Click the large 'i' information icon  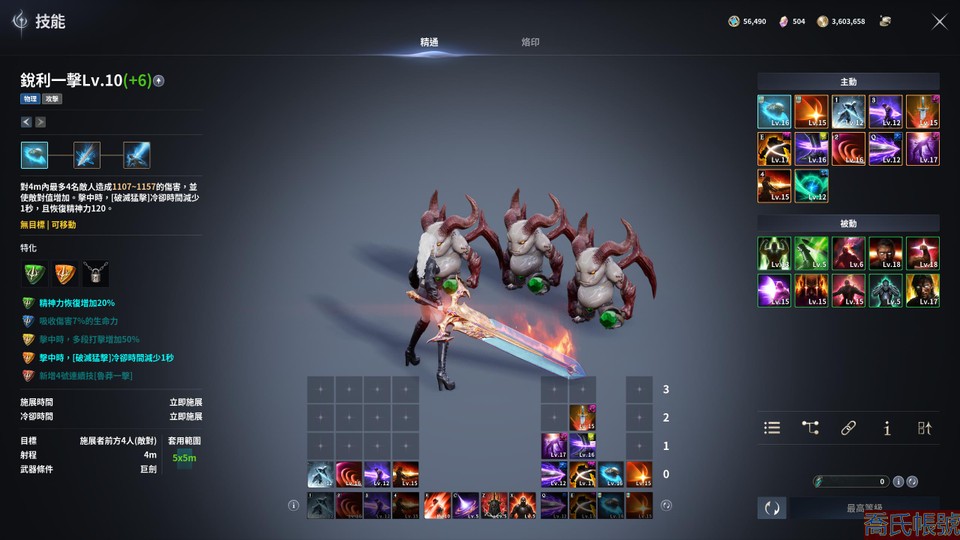[886, 428]
